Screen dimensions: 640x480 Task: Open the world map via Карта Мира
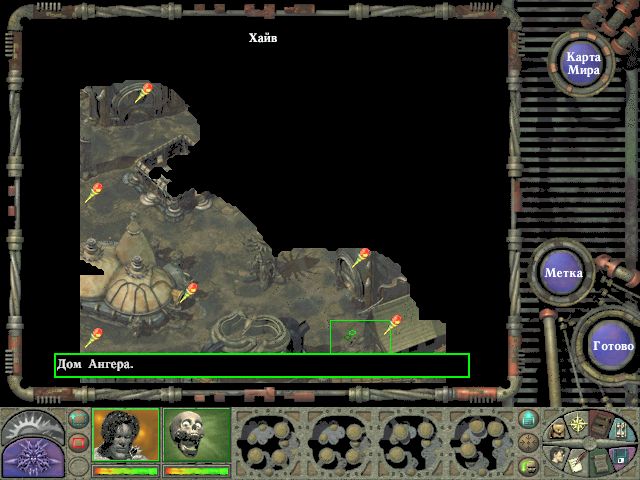pos(583,62)
